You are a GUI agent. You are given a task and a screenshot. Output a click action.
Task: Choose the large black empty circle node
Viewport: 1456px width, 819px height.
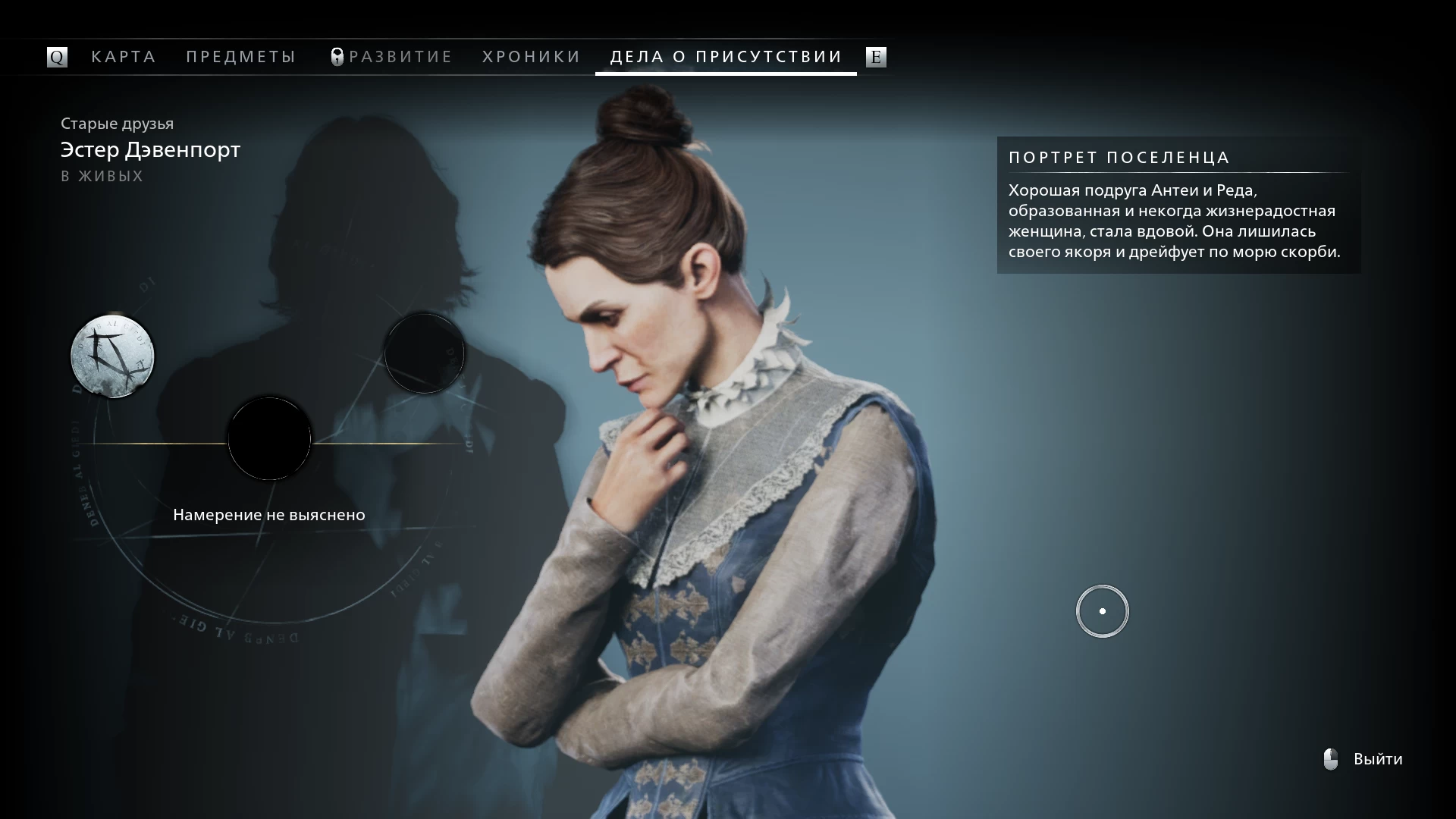(269, 438)
